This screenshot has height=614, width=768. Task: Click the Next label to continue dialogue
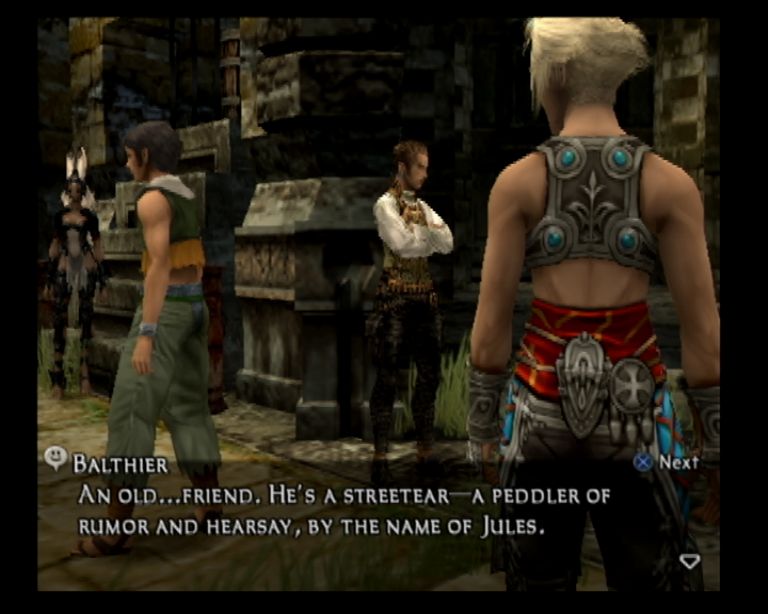click(678, 462)
